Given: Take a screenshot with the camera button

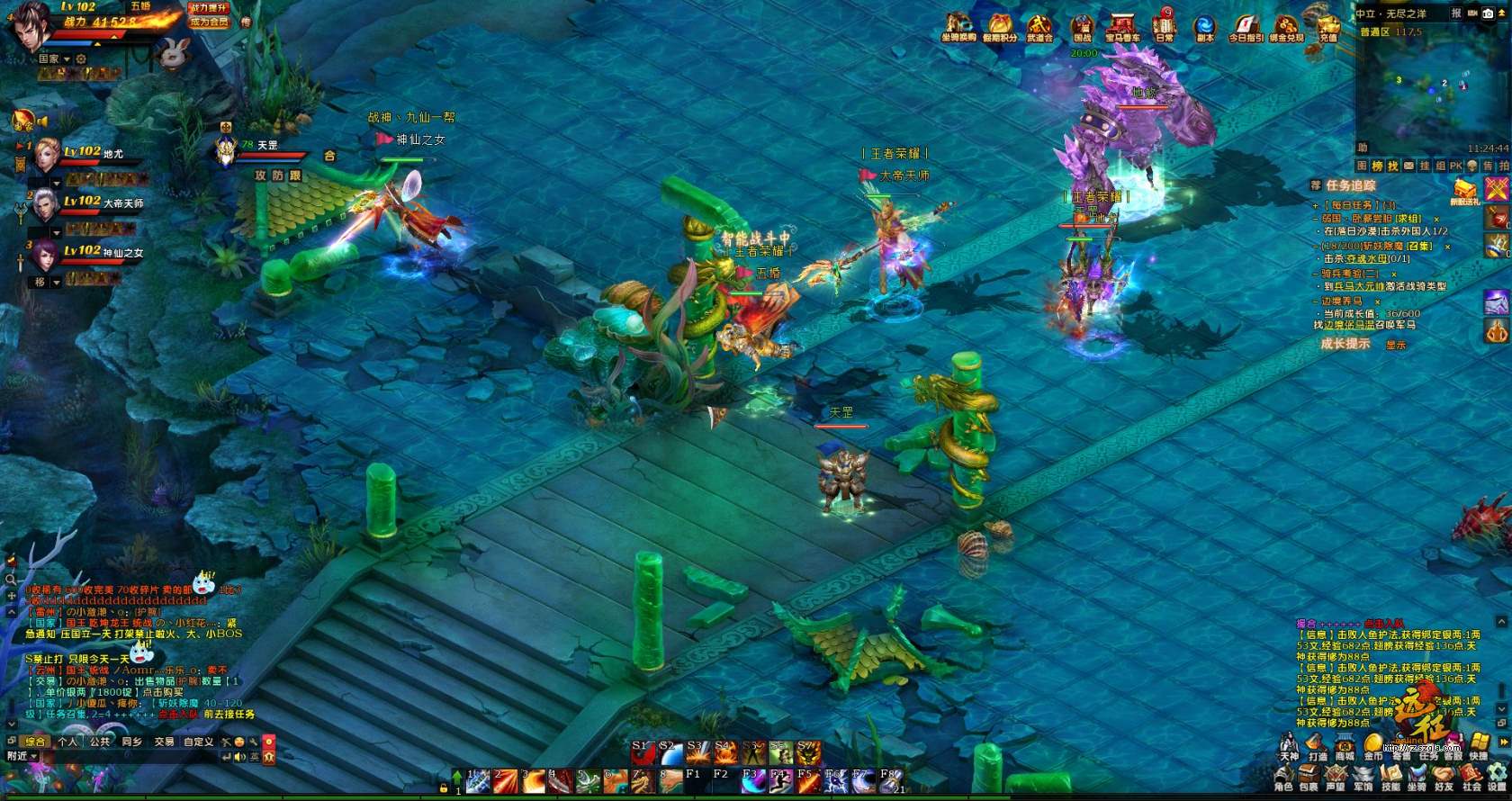Looking at the screenshot, I should 1489,13.
